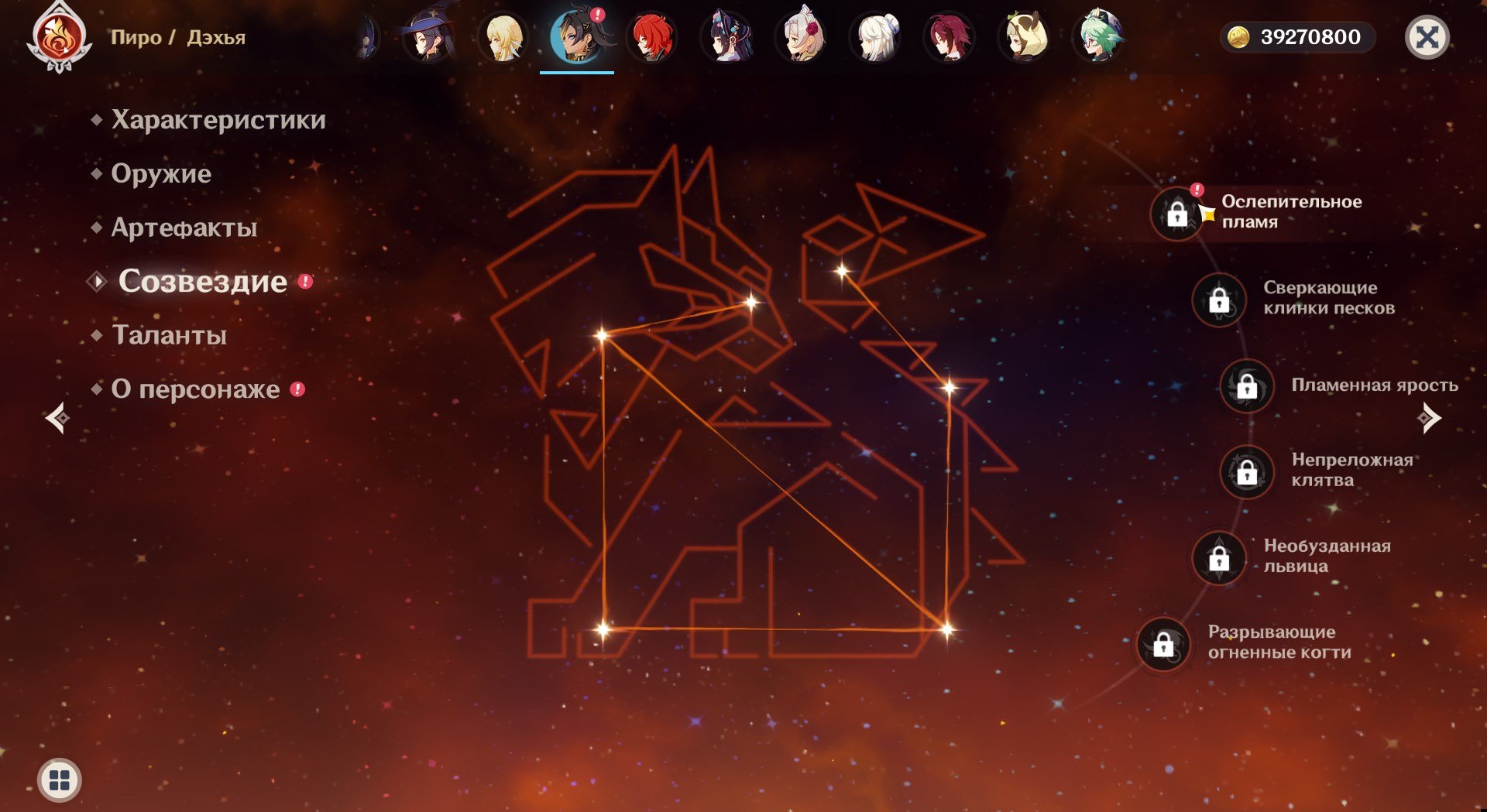Choose the green-haired character with glasses

click(1098, 37)
